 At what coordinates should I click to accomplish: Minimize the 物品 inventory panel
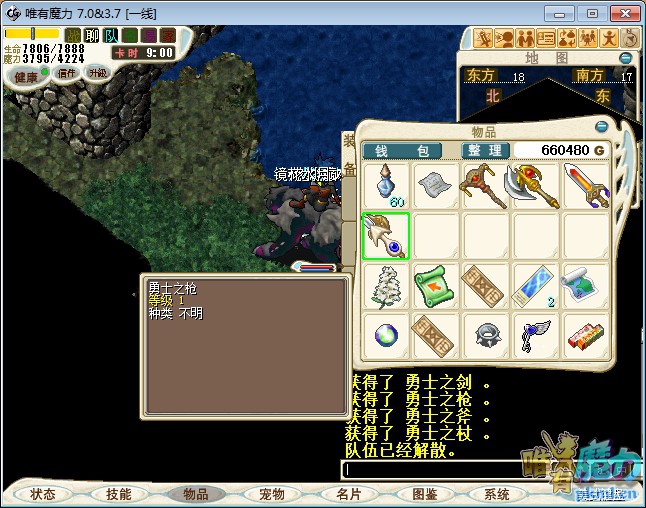click(602, 128)
